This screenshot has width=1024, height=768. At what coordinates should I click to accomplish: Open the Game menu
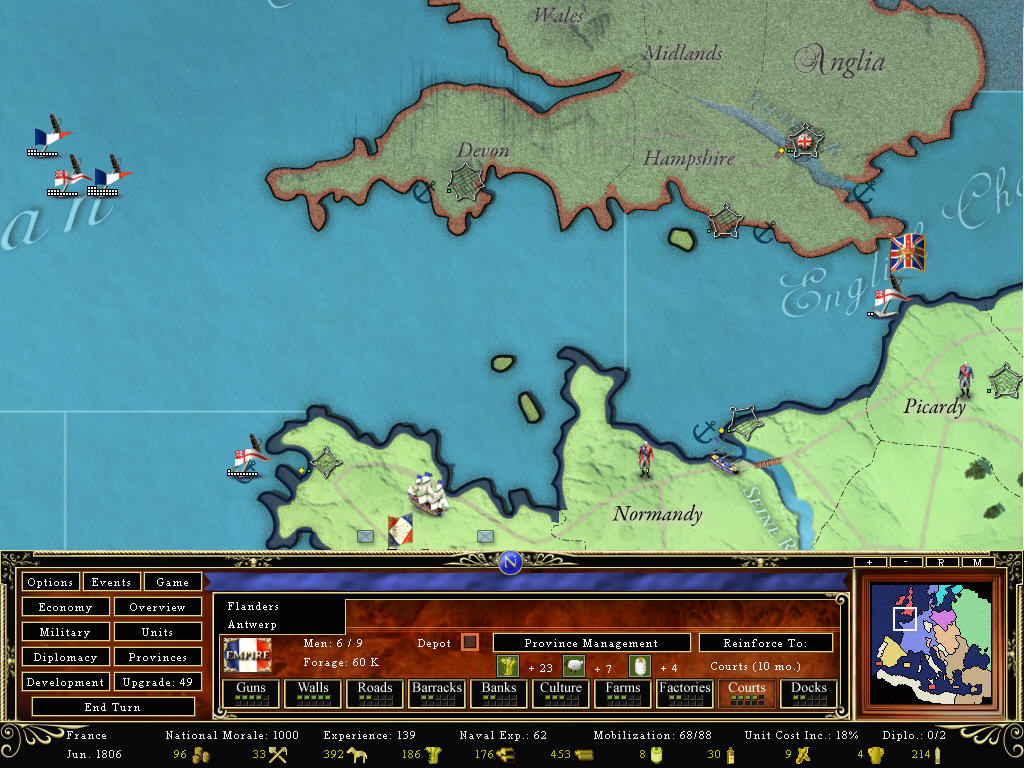pos(172,582)
